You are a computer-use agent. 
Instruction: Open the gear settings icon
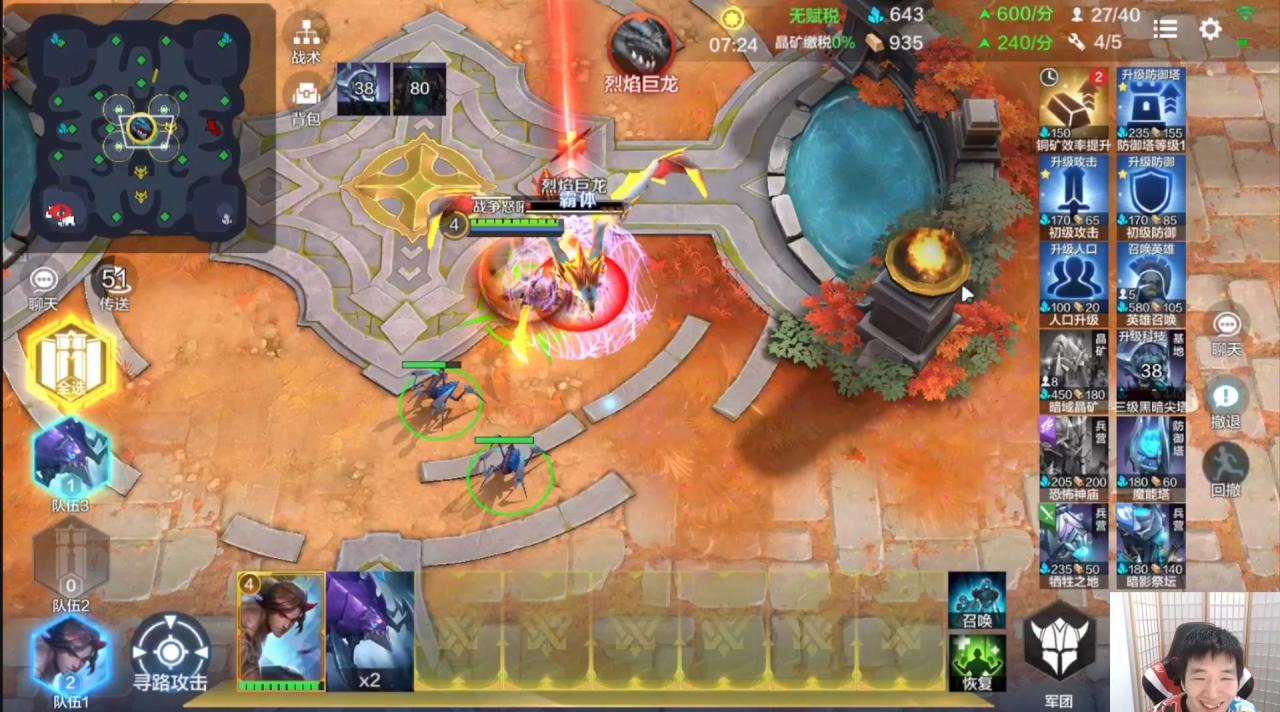(1210, 29)
